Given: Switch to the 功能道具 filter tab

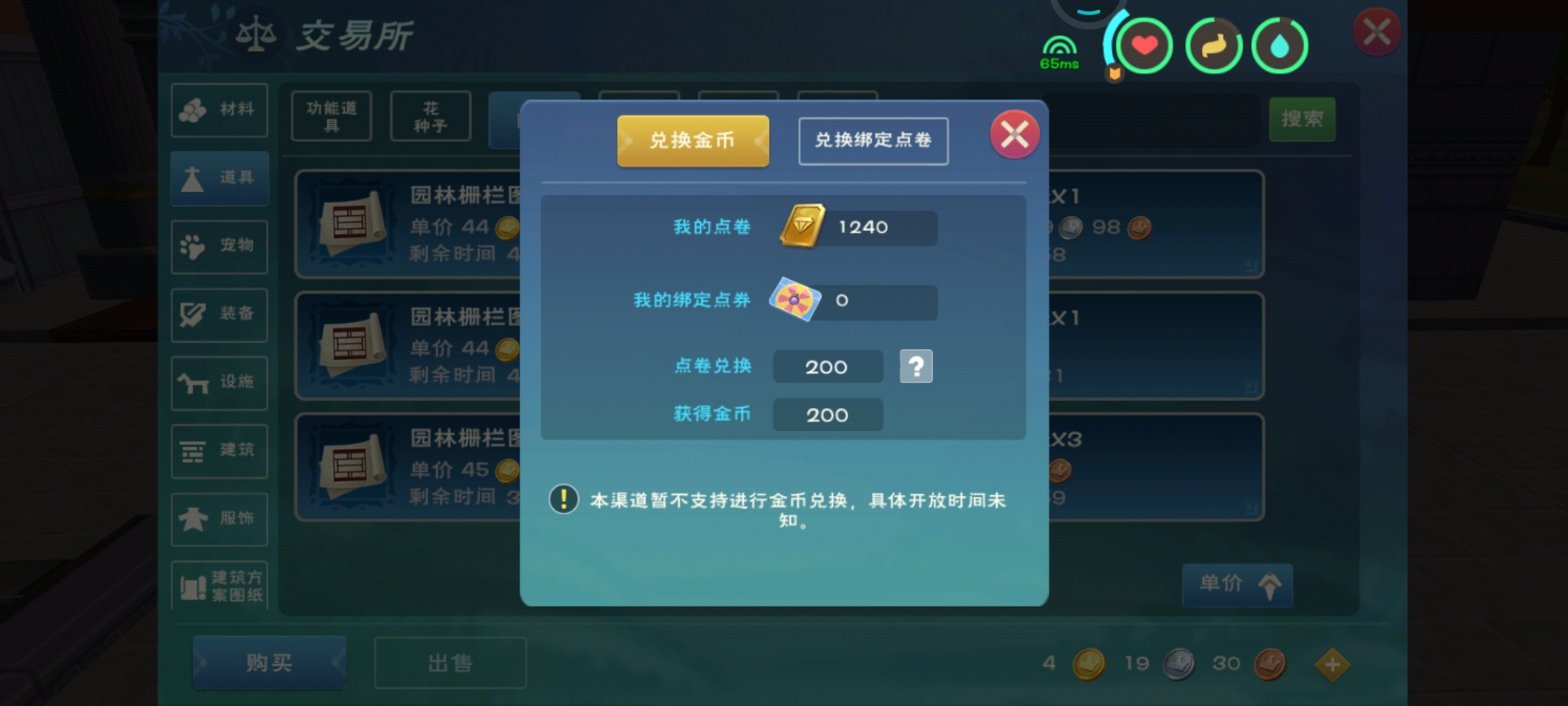Looking at the screenshot, I should 331,116.
